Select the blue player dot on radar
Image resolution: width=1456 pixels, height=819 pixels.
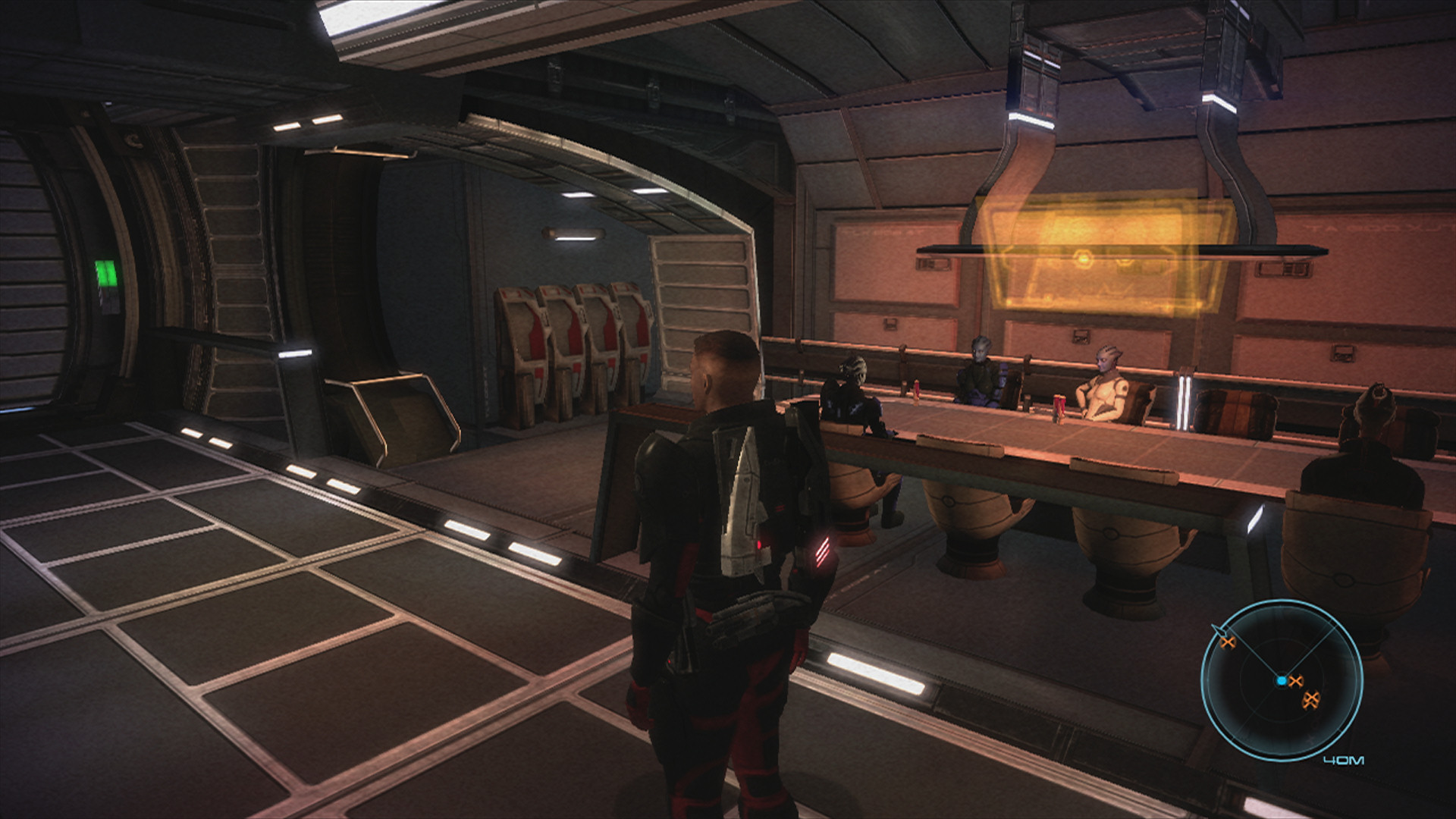click(1282, 681)
